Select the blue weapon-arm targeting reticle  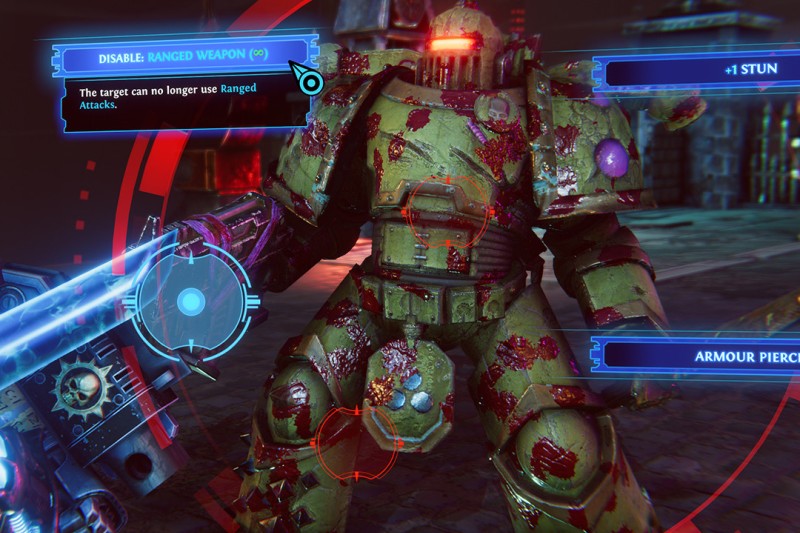[190, 301]
